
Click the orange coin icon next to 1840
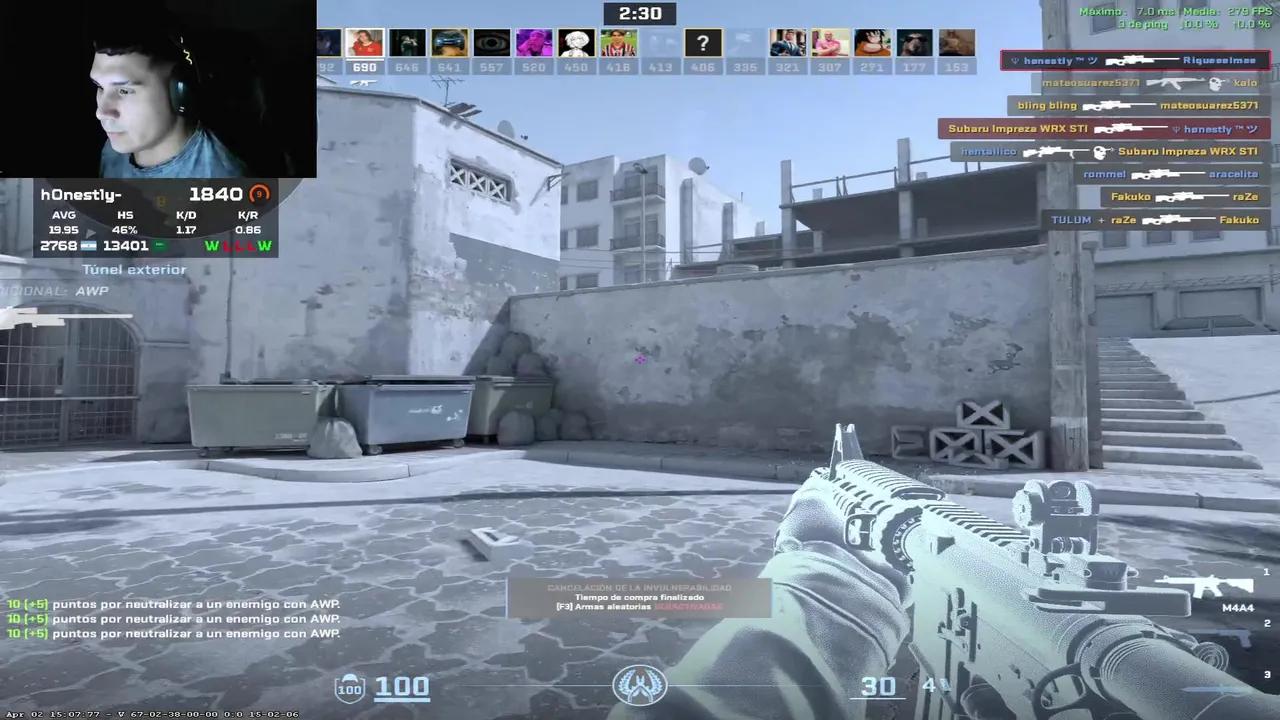click(x=259, y=194)
